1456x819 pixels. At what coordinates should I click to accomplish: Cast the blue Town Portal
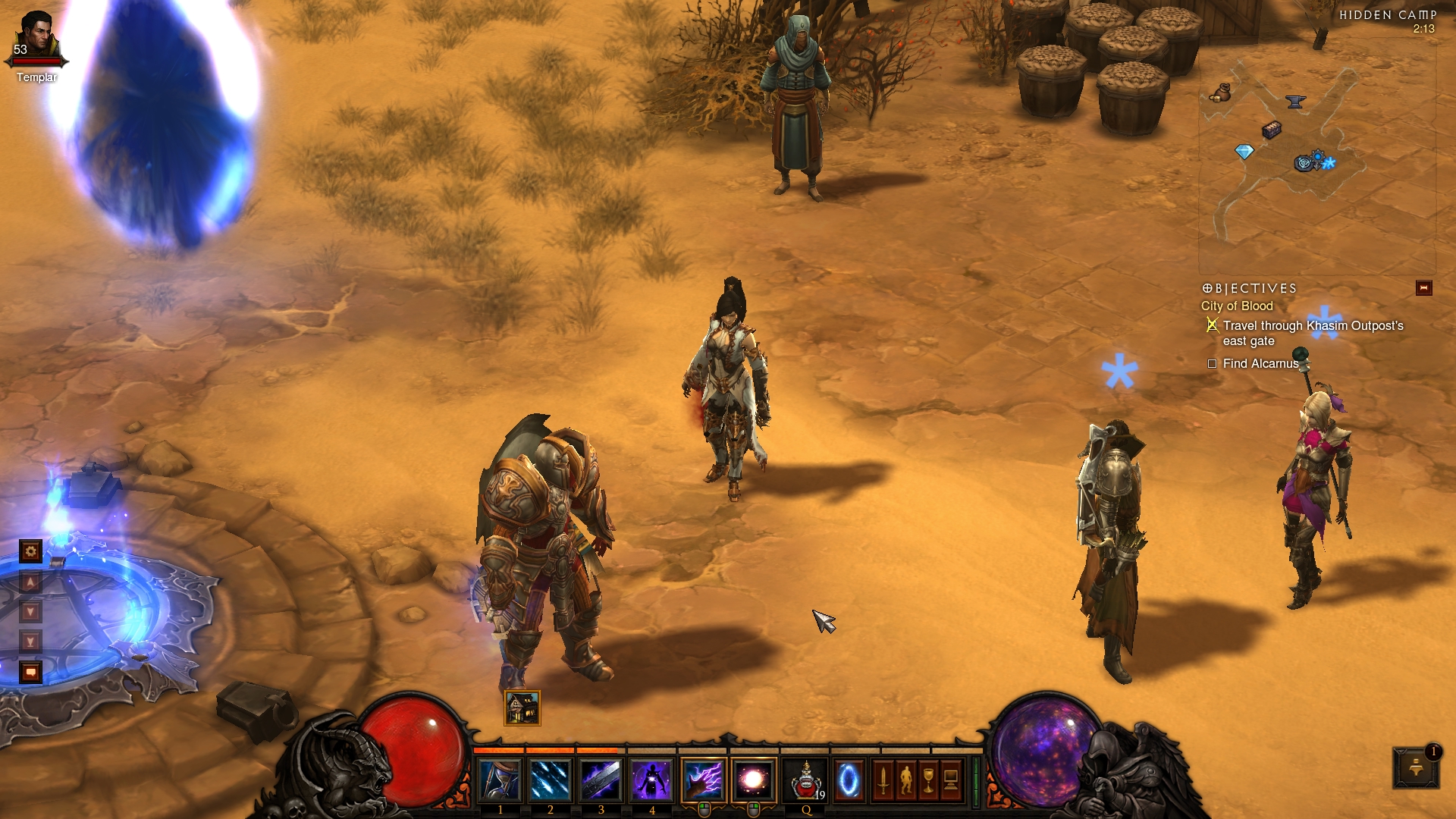click(x=849, y=780)
